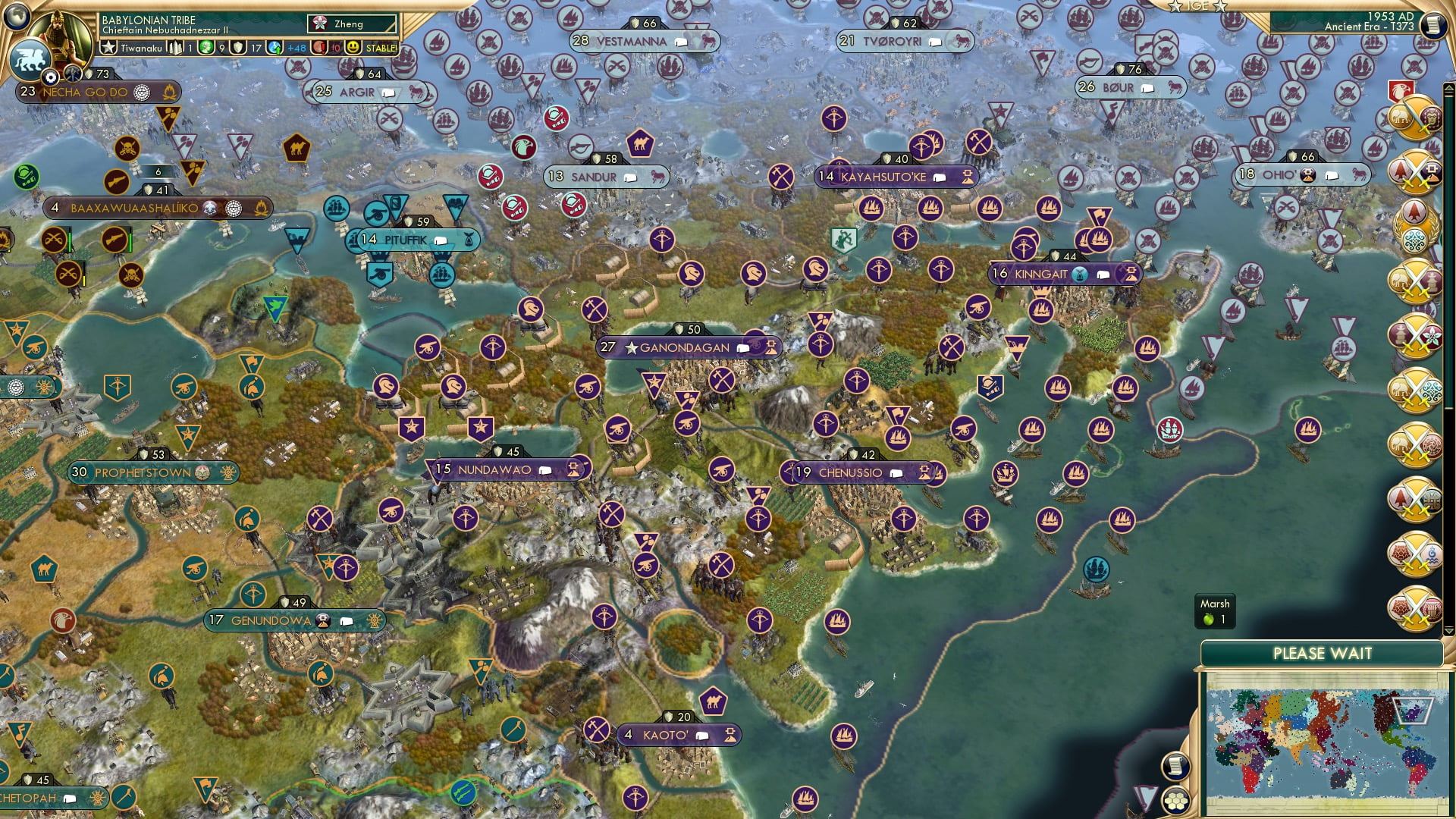The width and height of the screenshot is (1456, 819).
Task: Open the laurel wreath notification
Action: [x=1414, y=224]
